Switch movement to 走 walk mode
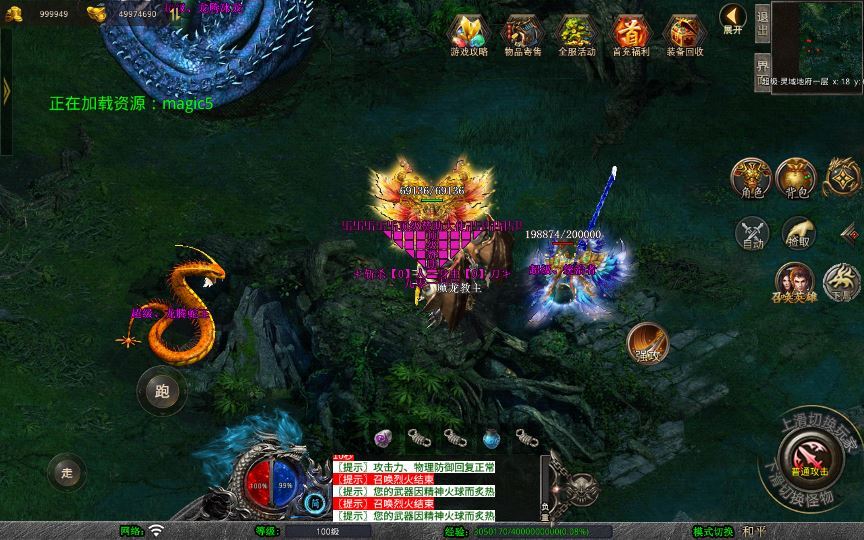The height and width of the screenshot is (540, 864). point(67,472)
